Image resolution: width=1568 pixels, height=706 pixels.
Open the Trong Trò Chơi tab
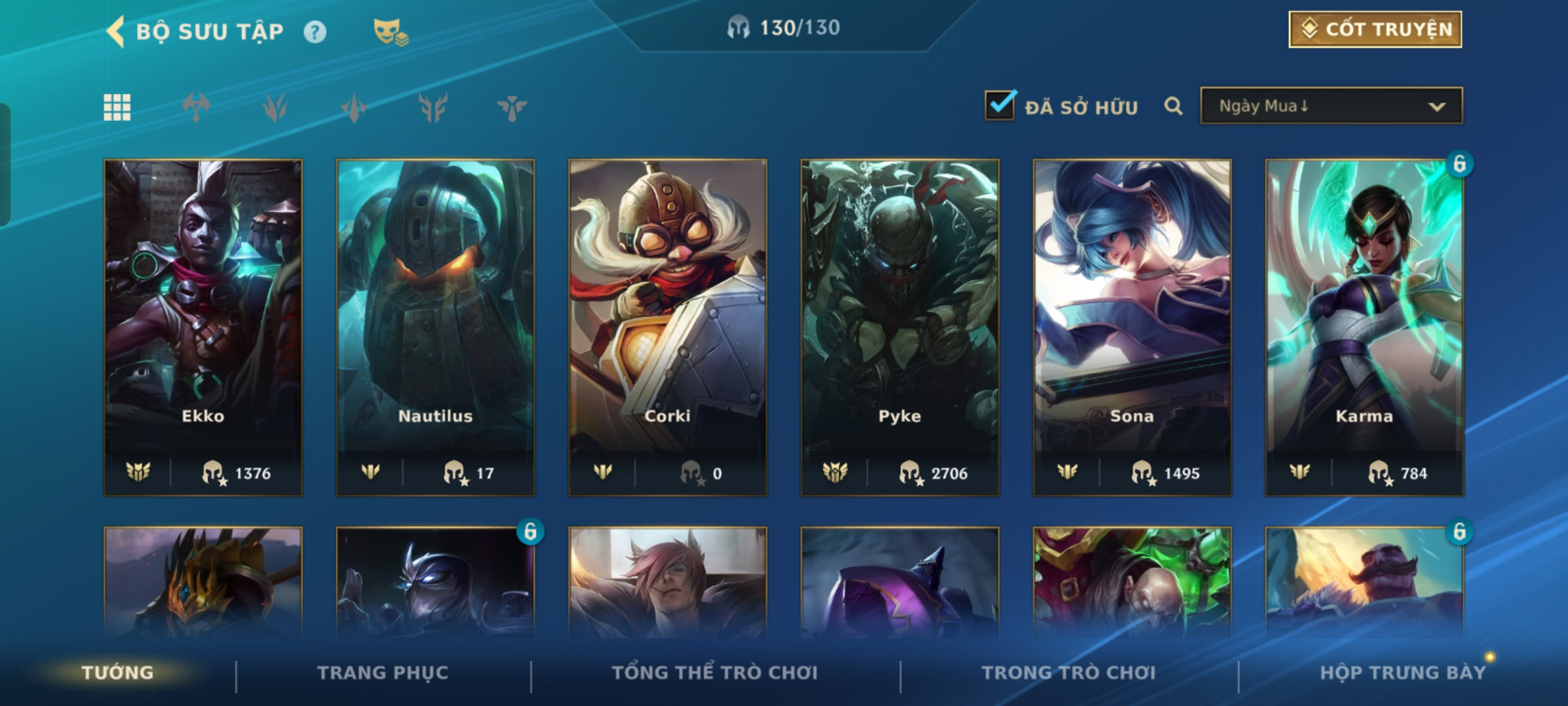pyautogui.click(x=1068, y=673)
